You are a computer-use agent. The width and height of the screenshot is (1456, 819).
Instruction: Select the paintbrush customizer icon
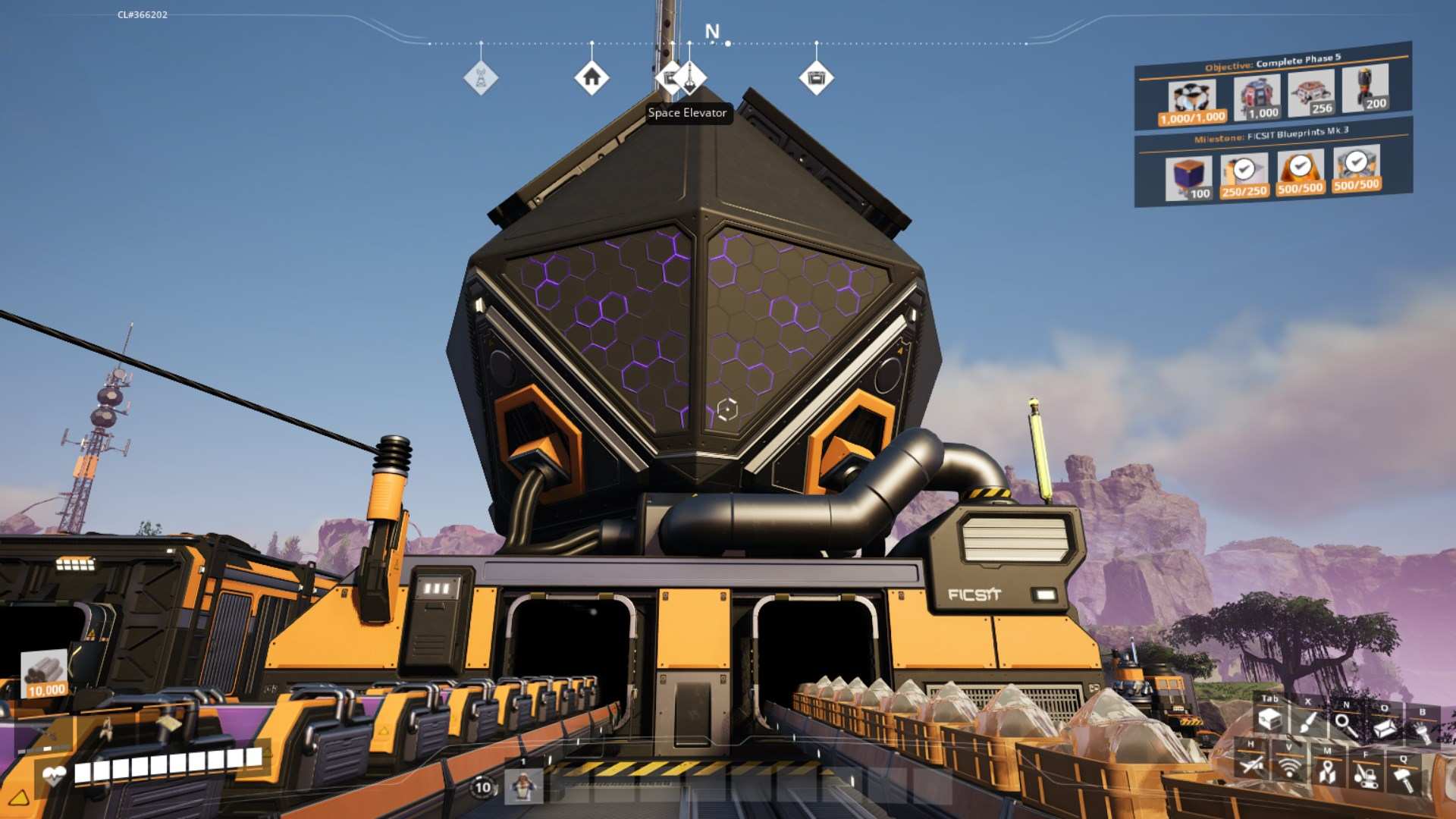(x=1308, y=722)
